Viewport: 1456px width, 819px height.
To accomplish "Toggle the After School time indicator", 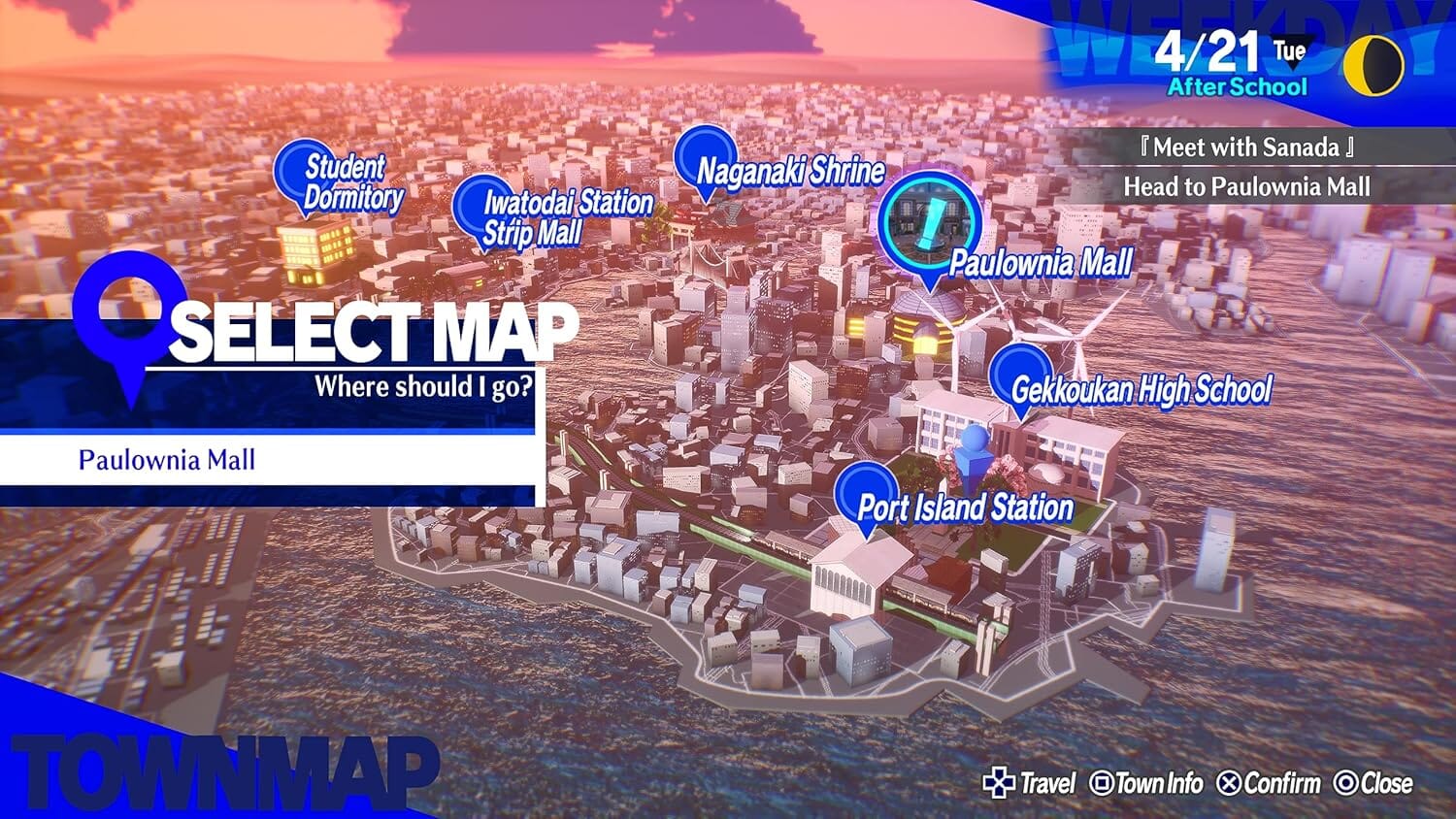I will tap(1238, 86).
